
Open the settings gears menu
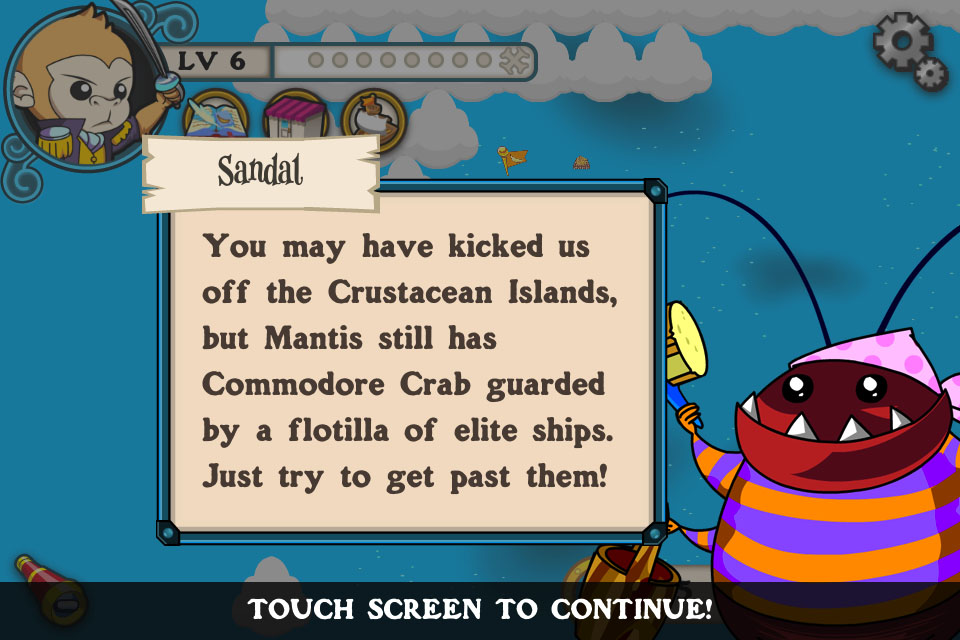(x=908, y=50)
